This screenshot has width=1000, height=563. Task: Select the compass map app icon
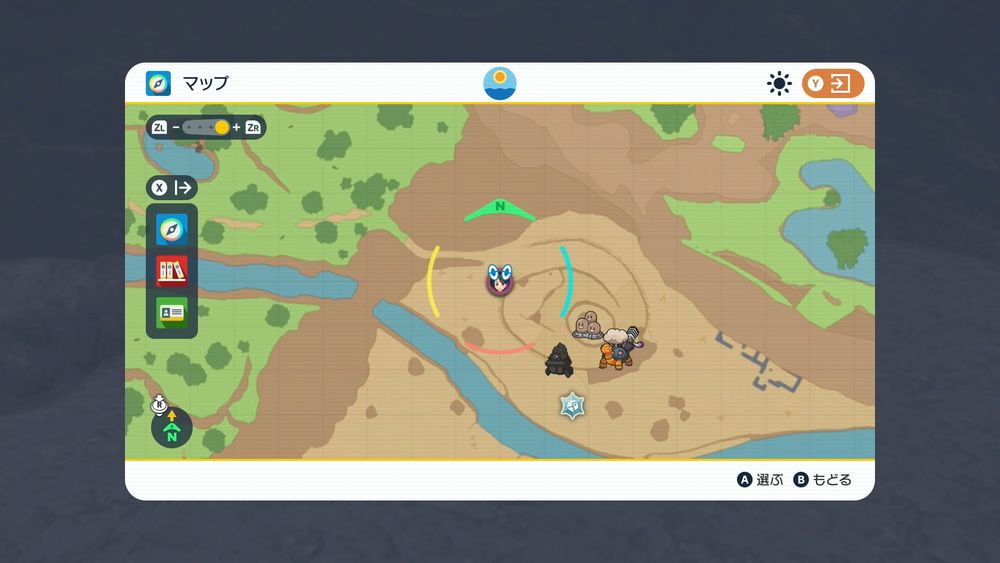coord(172,230)
